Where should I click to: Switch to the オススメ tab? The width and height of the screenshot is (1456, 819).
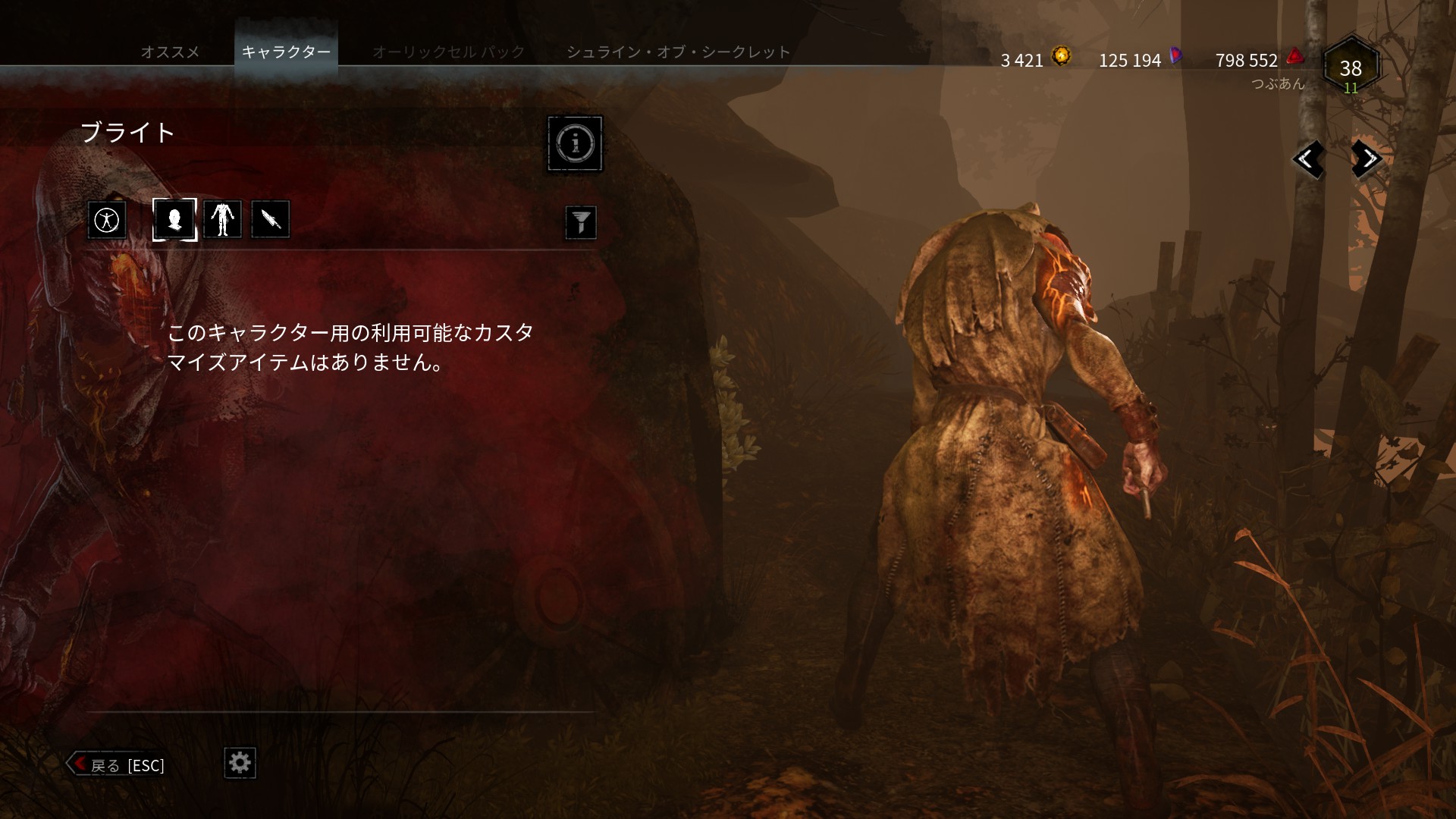(170, 52)
